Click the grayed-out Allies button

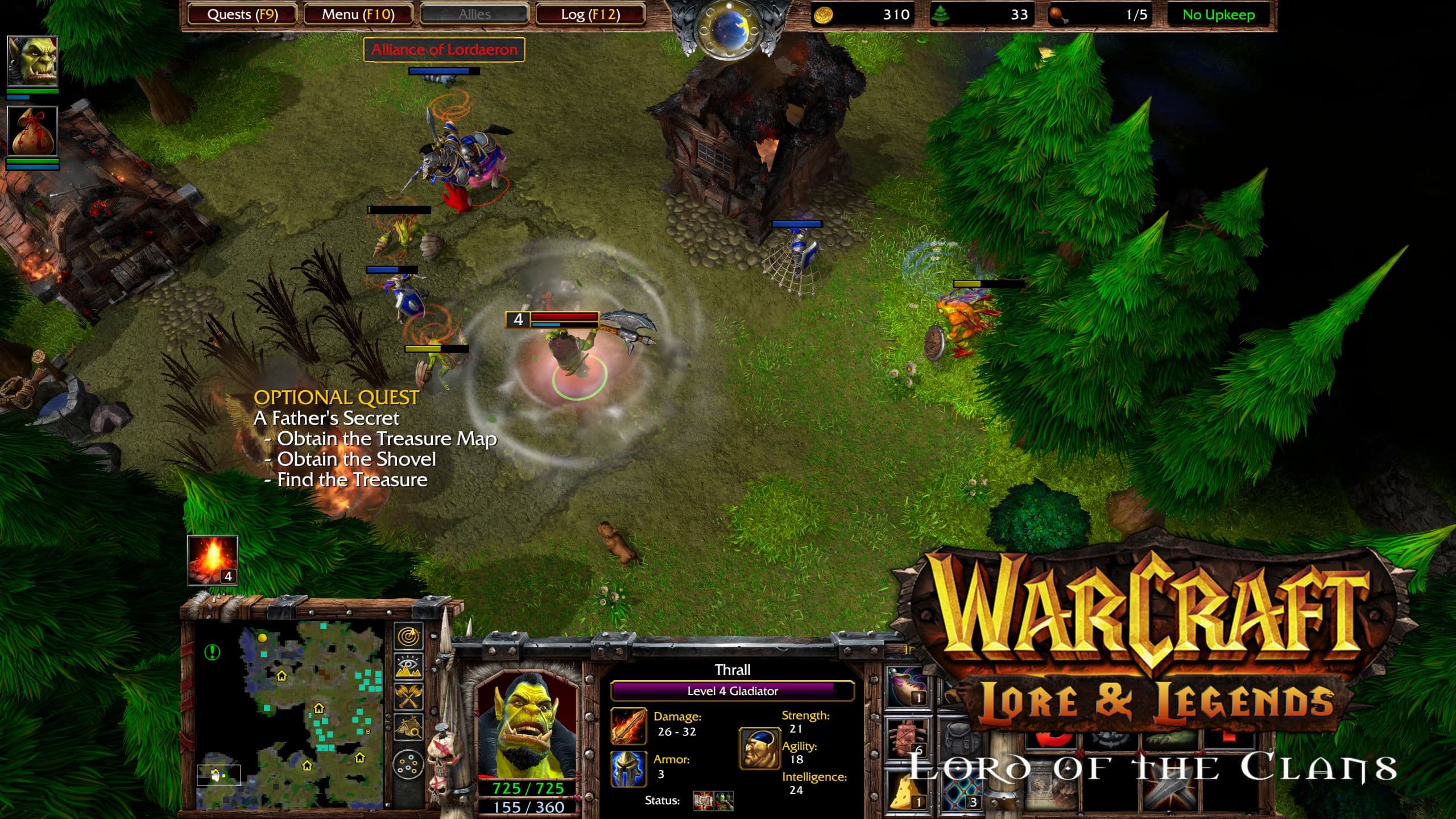[x=474, y=14]
